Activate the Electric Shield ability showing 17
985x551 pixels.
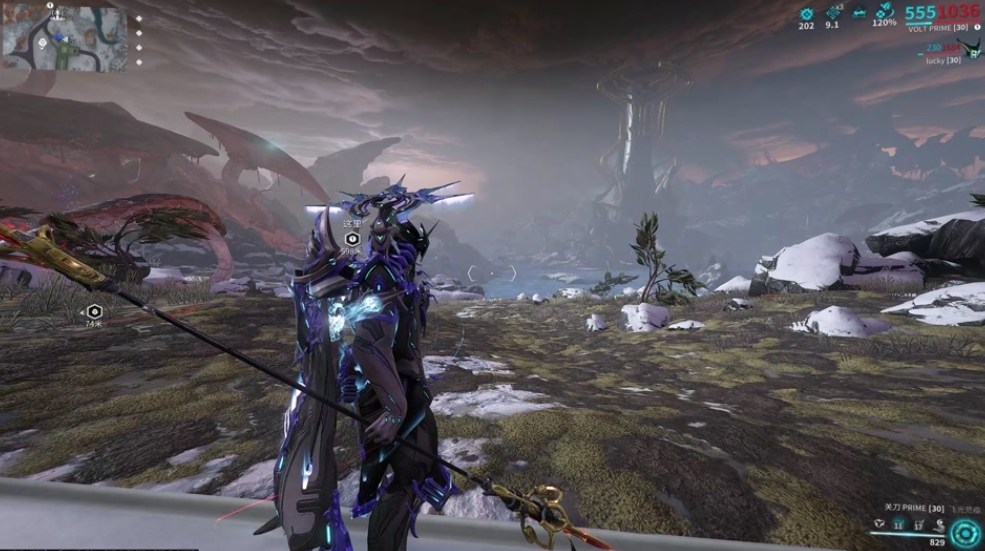coord(917,523)
